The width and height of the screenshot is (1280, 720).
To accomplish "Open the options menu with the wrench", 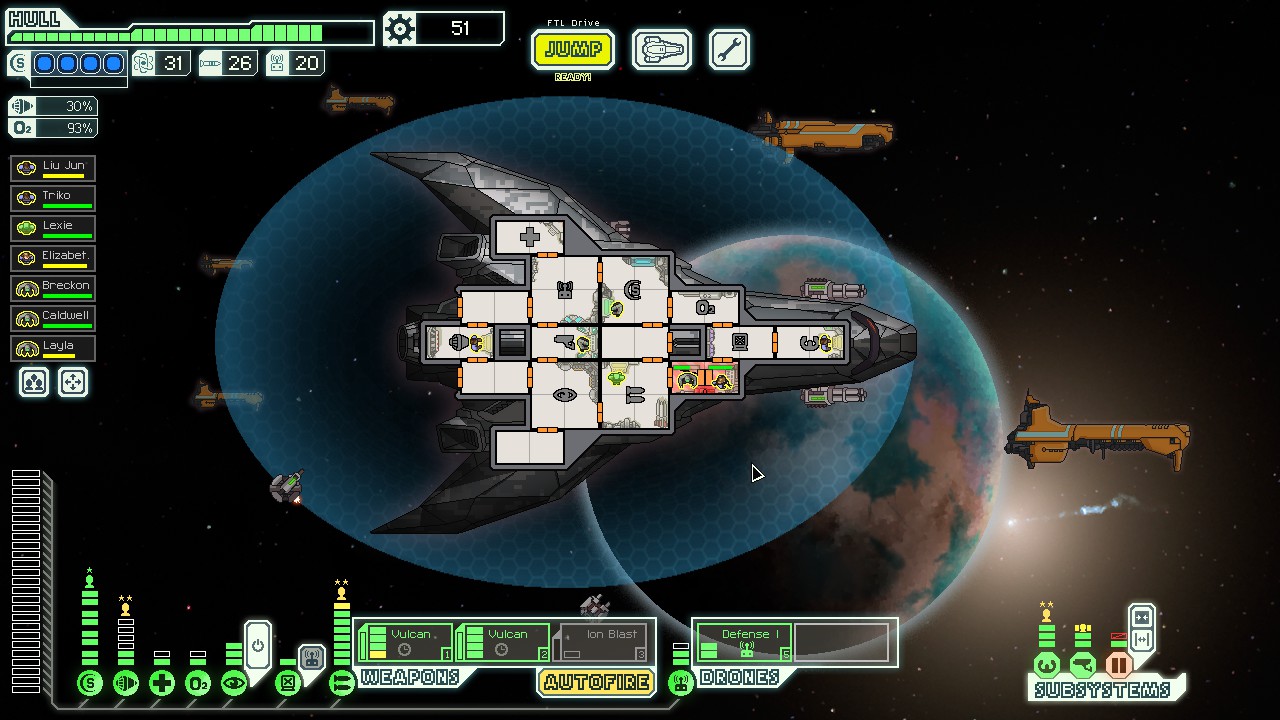I will 729,49.
